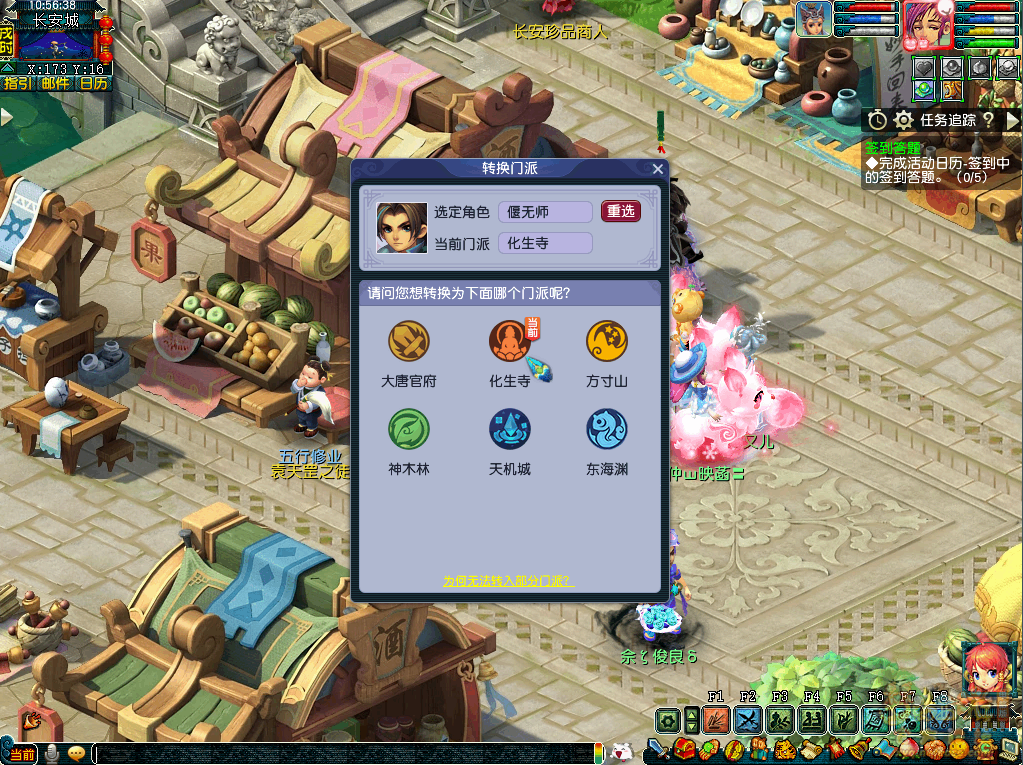Choose the 大唐官府 sect icon
The width and height of the screenshot is (1023, 765).
tap(409, 341)
